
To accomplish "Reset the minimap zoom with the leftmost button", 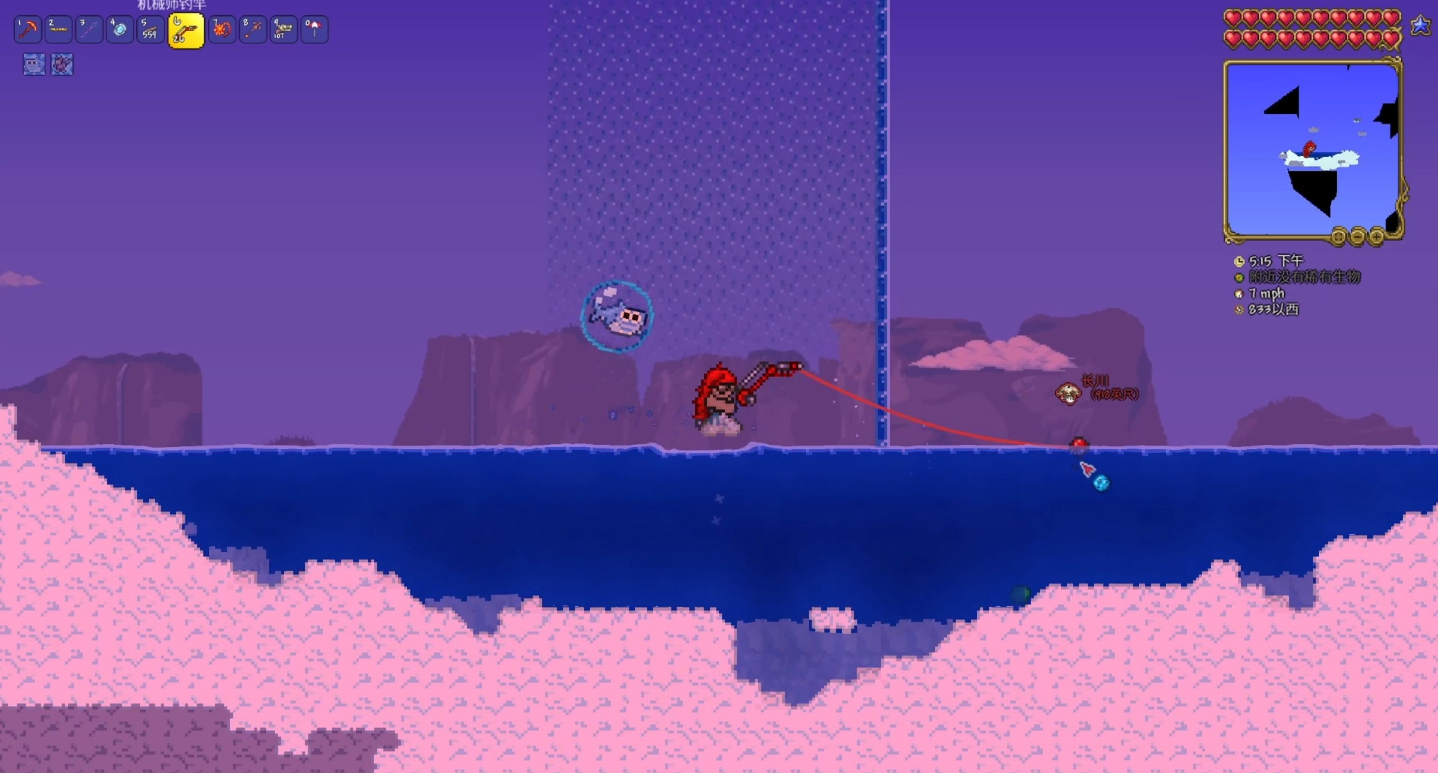I will pos(1338,237).
